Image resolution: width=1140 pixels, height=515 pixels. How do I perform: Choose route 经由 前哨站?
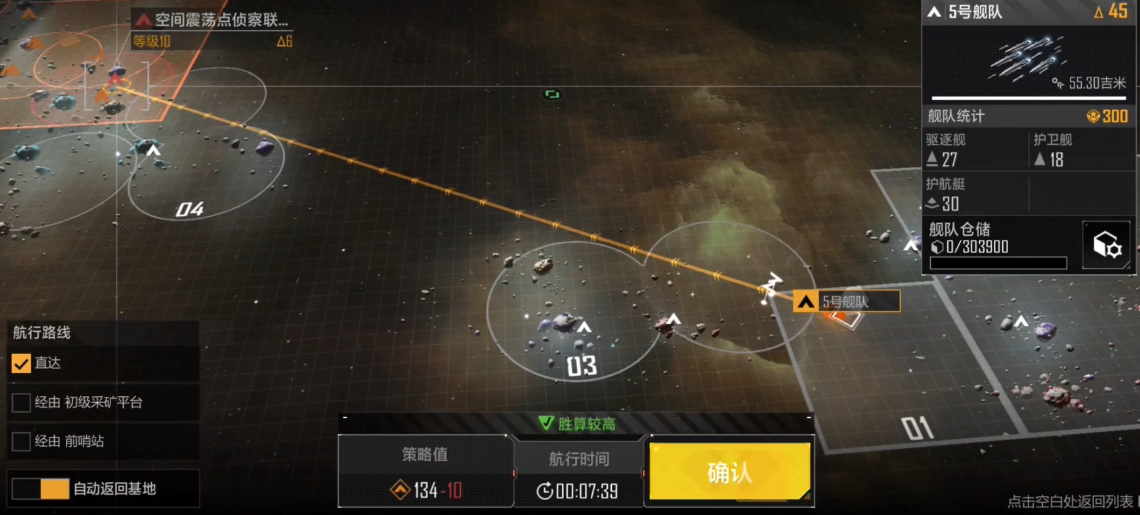pyautogui.click(x=21, y=441)
